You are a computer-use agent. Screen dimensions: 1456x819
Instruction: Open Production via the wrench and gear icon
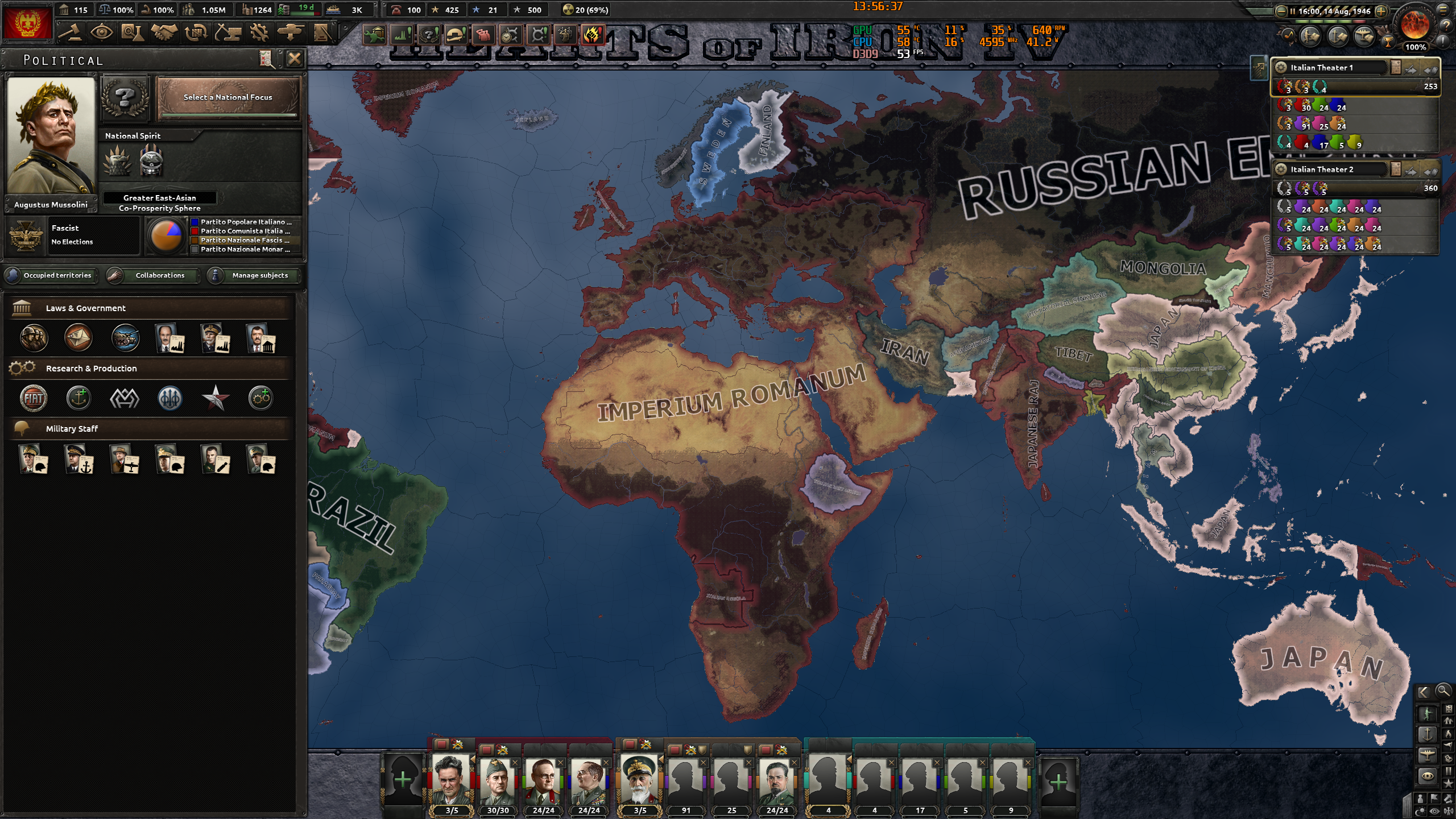[x=259, y=32]
